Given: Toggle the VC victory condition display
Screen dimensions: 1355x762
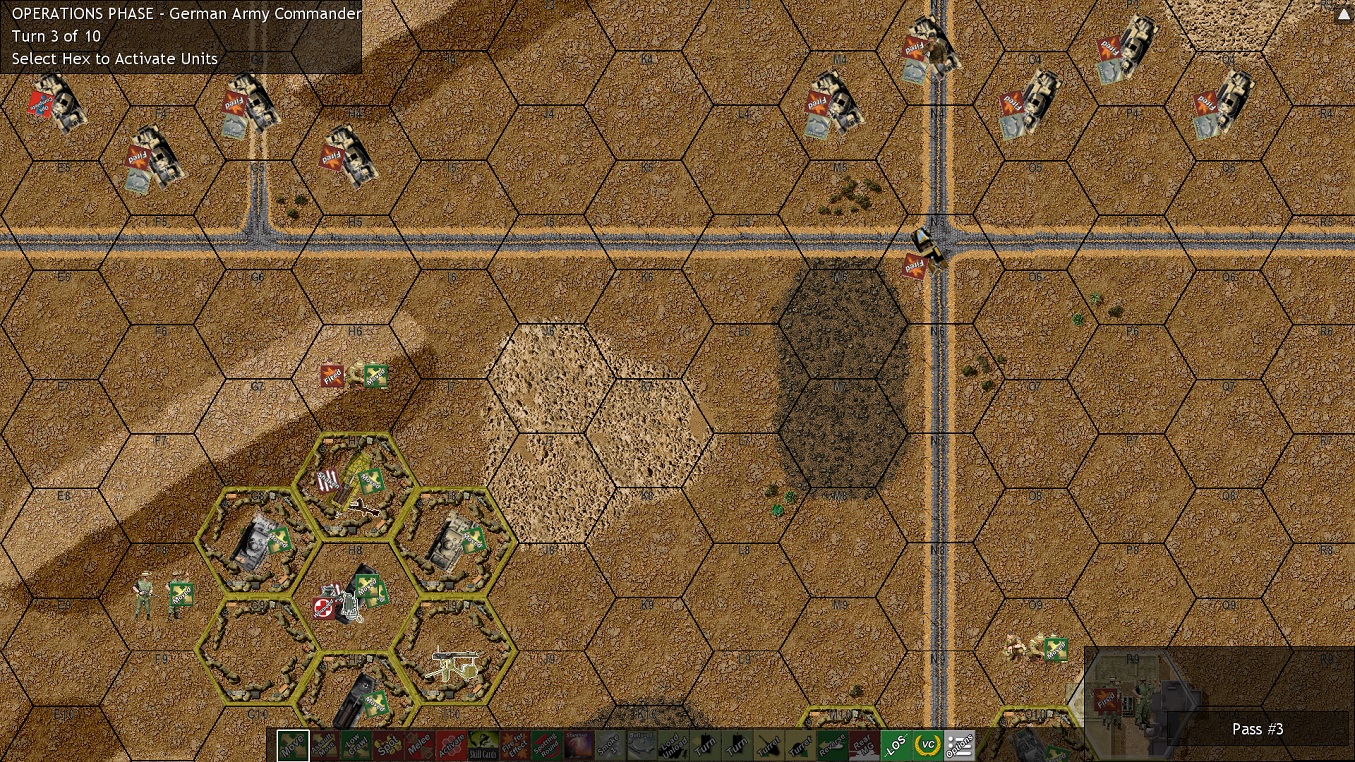Looking at the screenshot, I should point(928,744).
